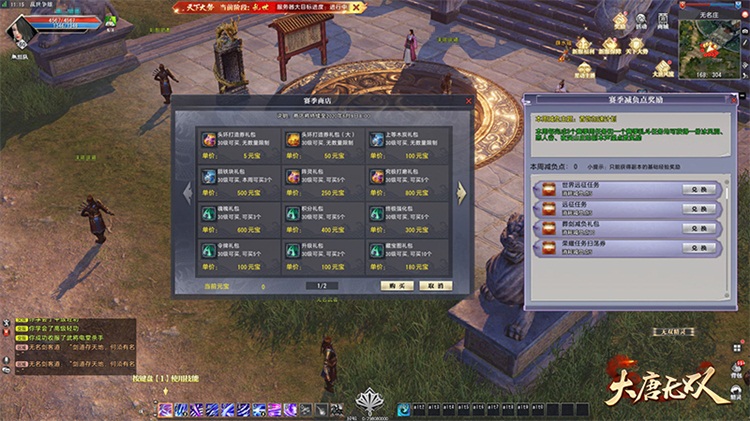Go to next shop page arrow
Viewport: 750px width, 421px height.
pyautogui.click(x=461, y=192)
